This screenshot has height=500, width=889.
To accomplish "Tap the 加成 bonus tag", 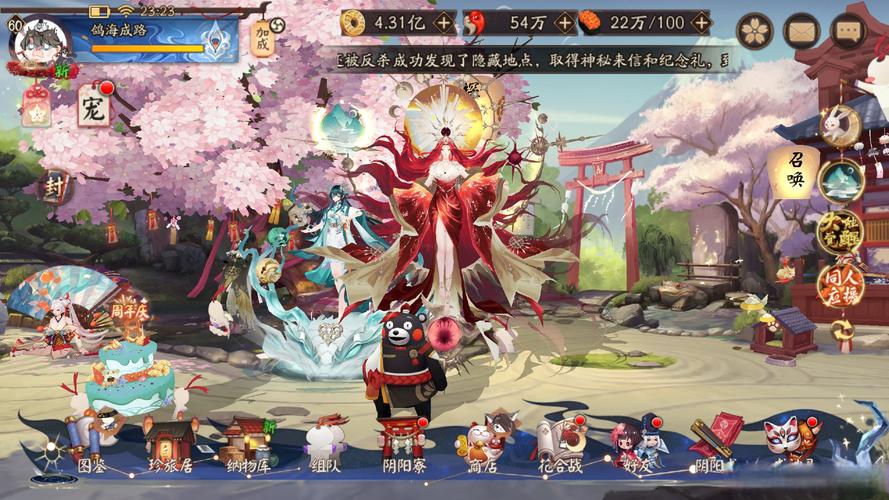I will point(263,38).
